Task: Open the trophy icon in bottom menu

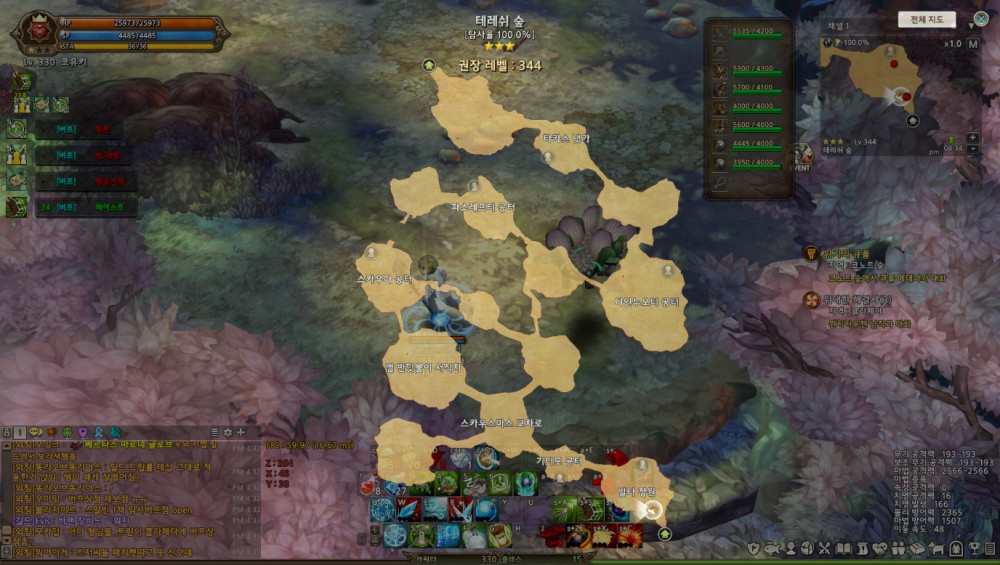Action: tap(974, 548)
